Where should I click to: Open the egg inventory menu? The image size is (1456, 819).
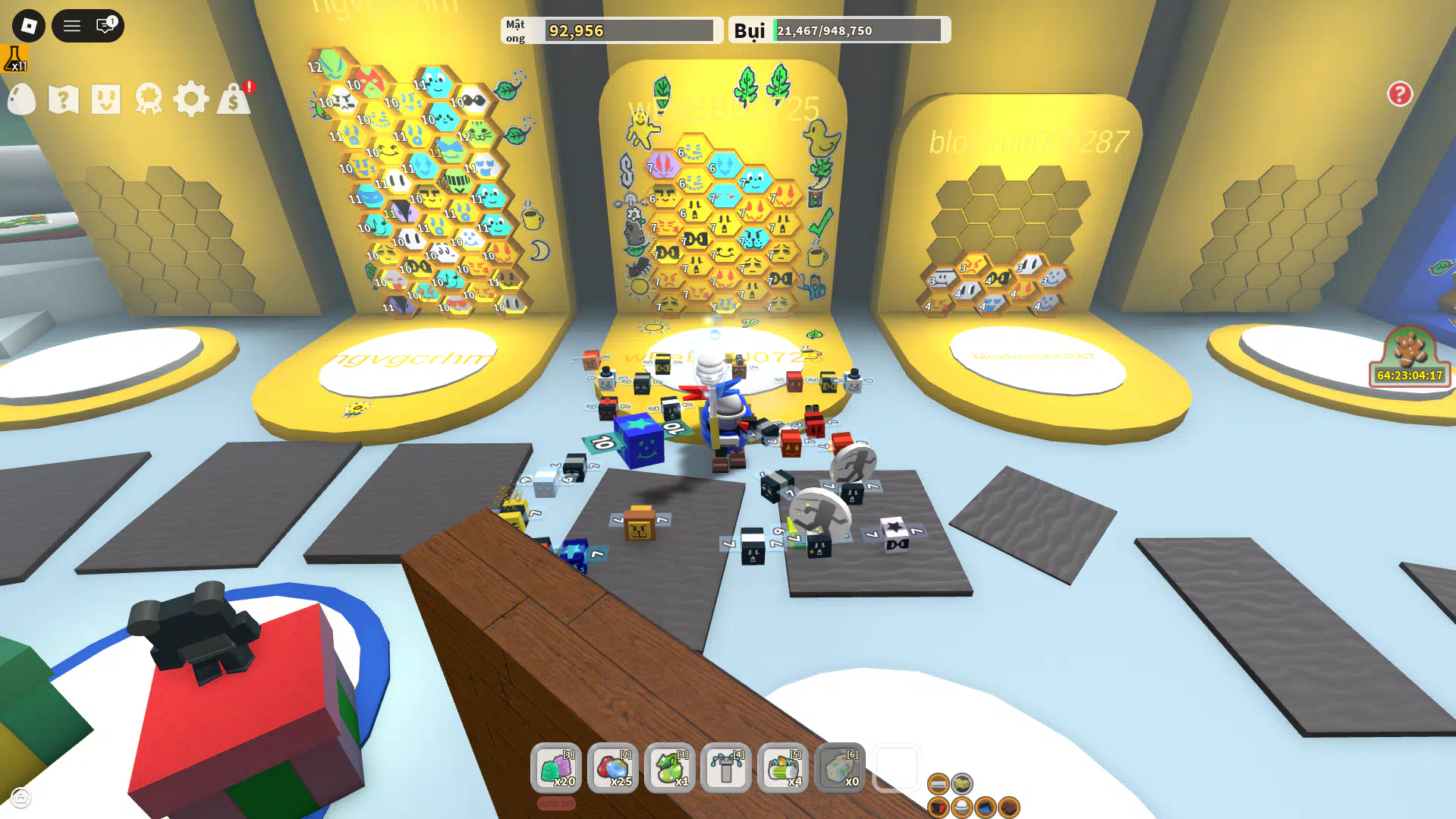22,99
